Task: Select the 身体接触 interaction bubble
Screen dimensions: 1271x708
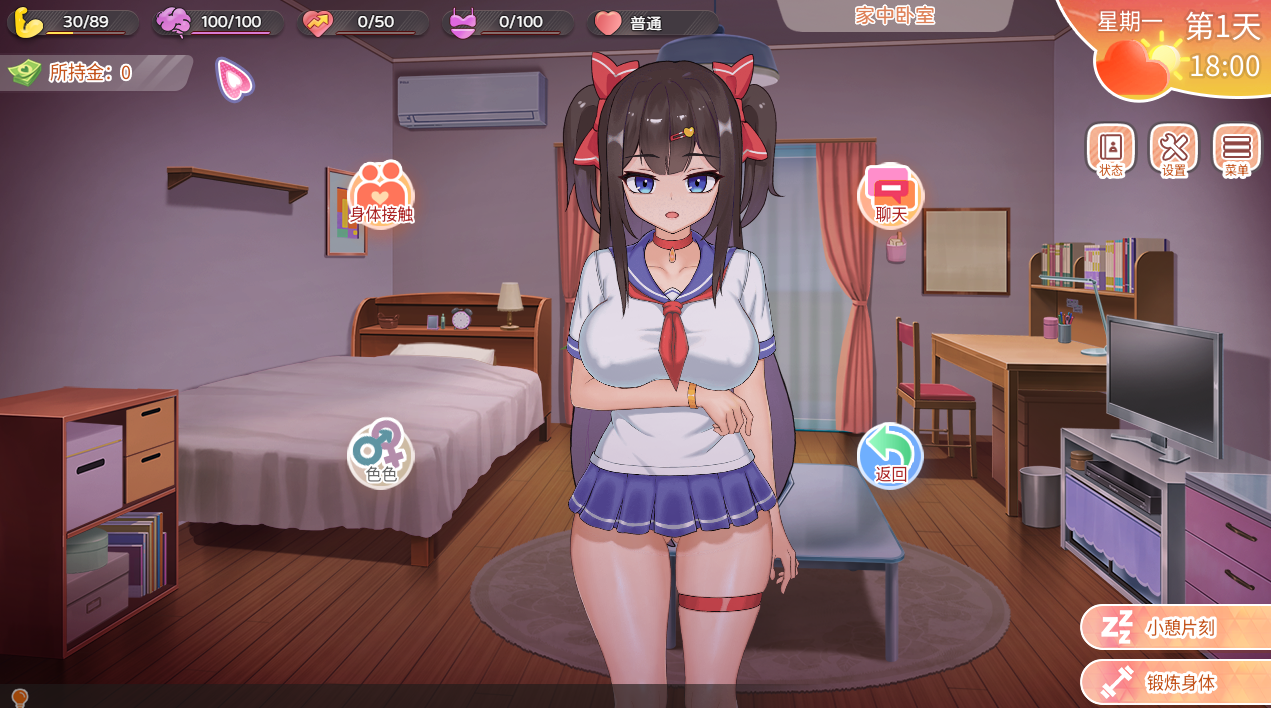Action: click(x=381, y=196)
